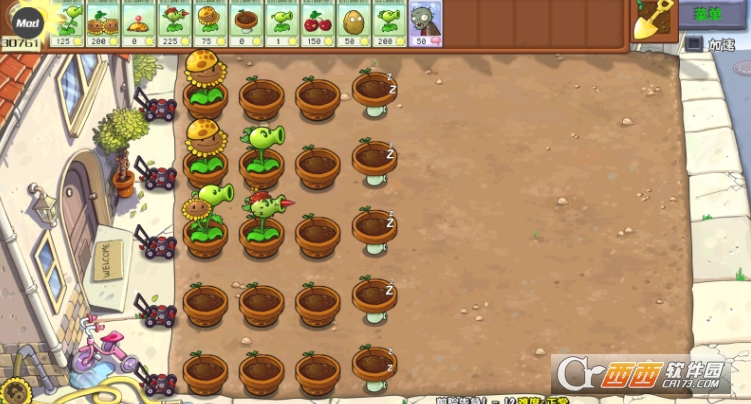
Task: Select the 225-sun red-capped pea packet
Action: [x=174, y=23]
